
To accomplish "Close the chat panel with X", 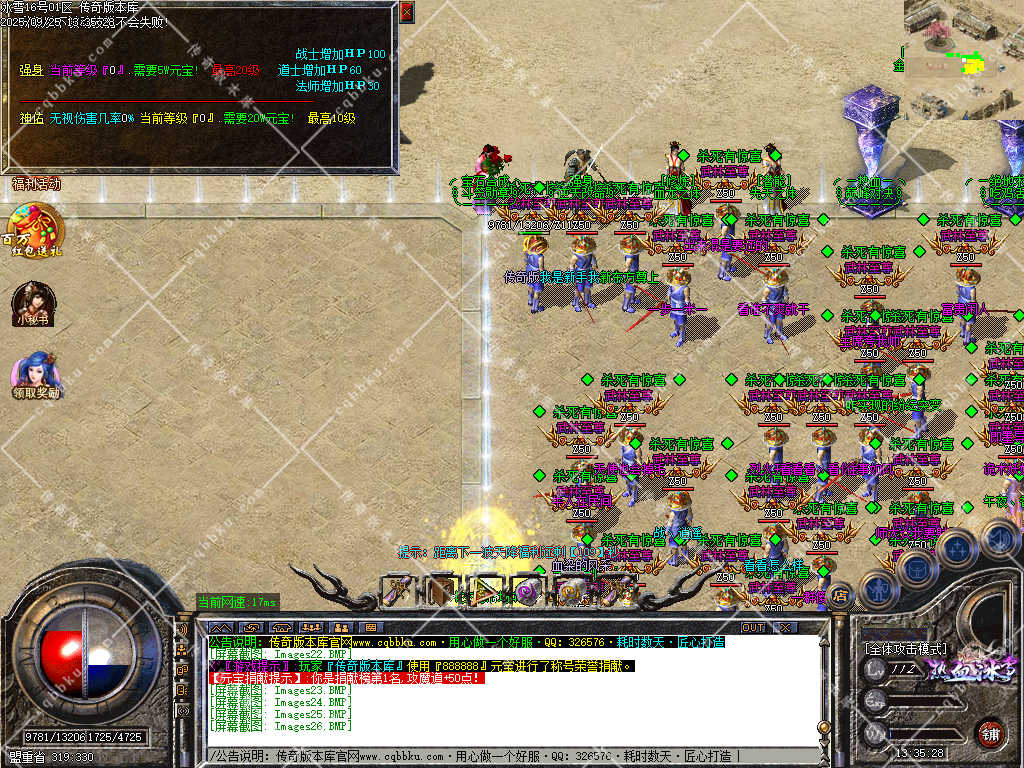I will [785, 627].
